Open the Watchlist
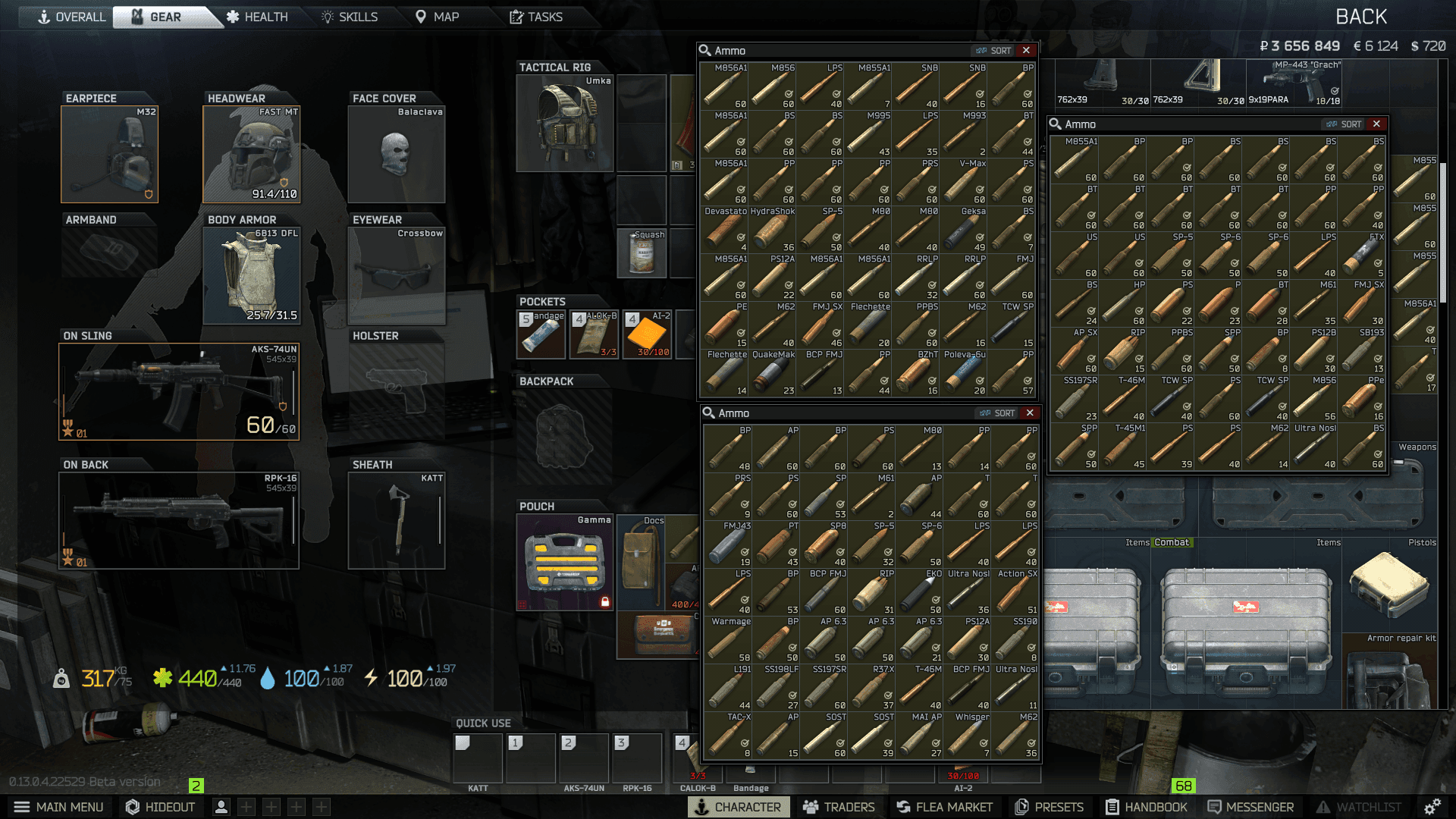This screenshot has width=1456, height=819. tap(1360, 807)
